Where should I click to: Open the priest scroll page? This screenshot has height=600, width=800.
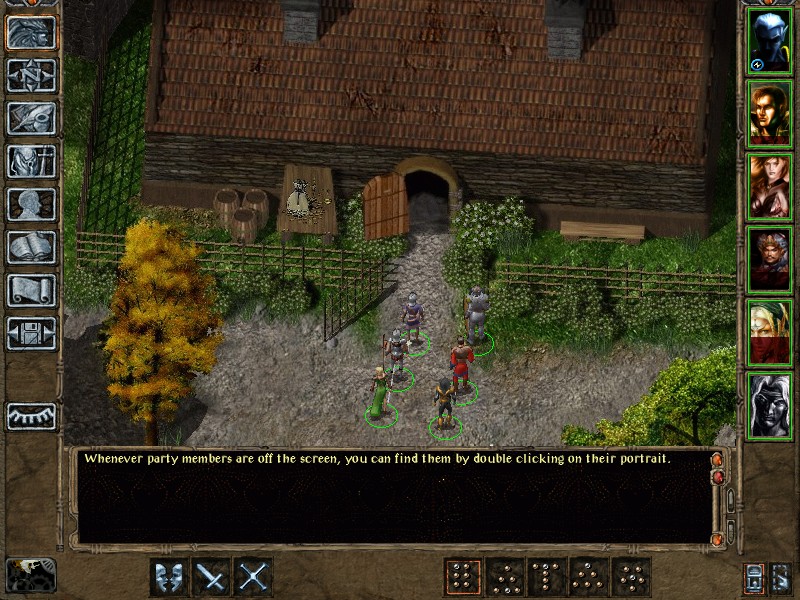(32, 290)
